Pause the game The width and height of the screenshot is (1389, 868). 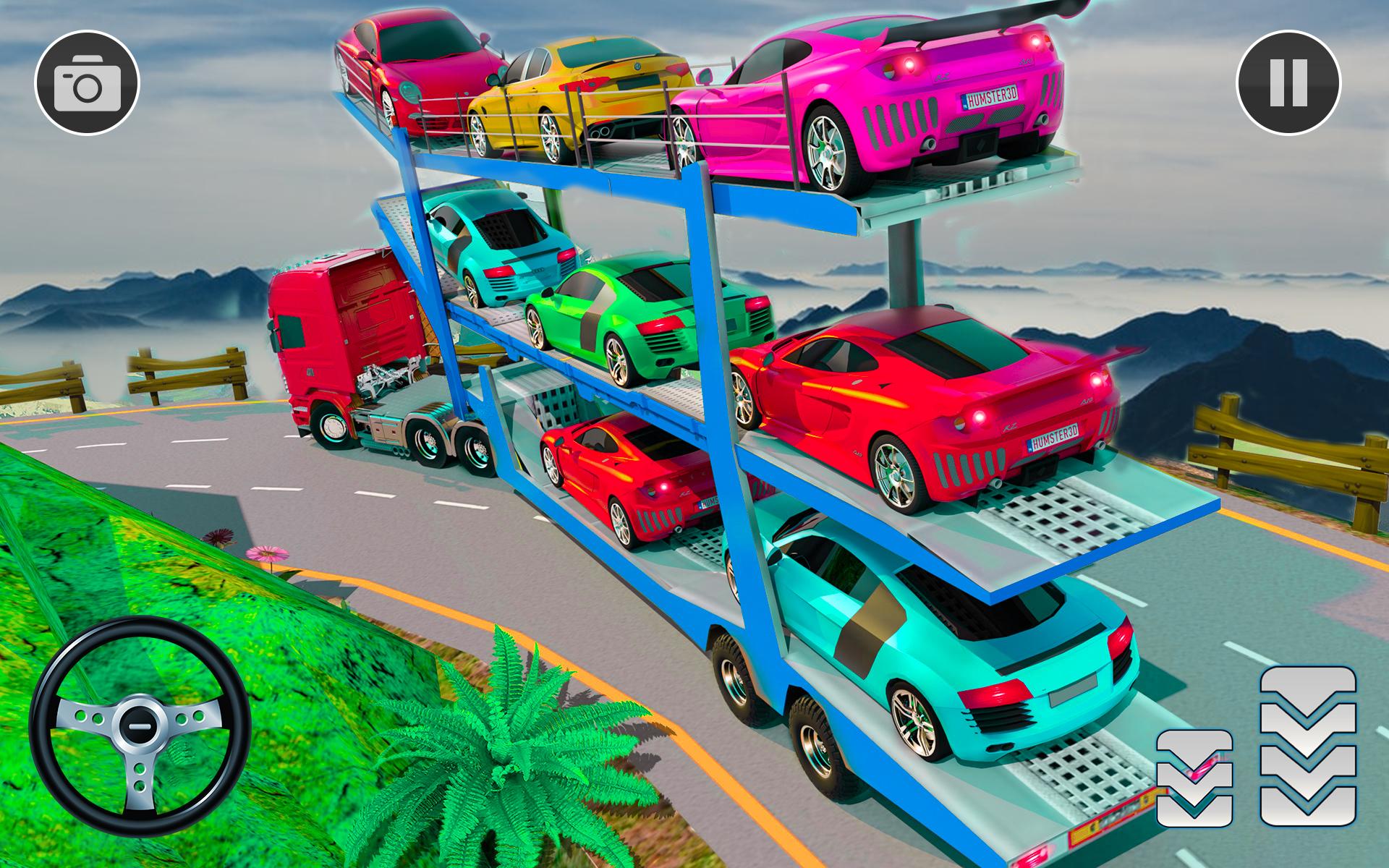tap(1288, 83)
